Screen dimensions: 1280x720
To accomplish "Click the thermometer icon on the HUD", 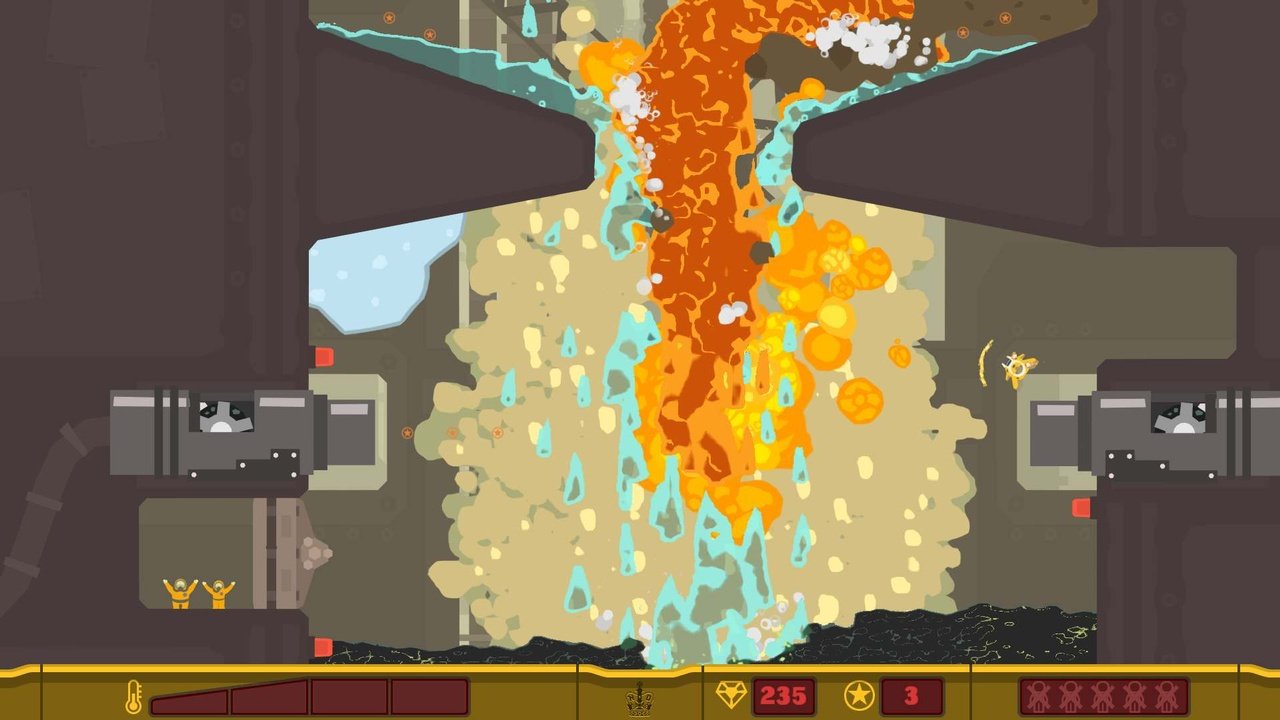I will (134, 695).
